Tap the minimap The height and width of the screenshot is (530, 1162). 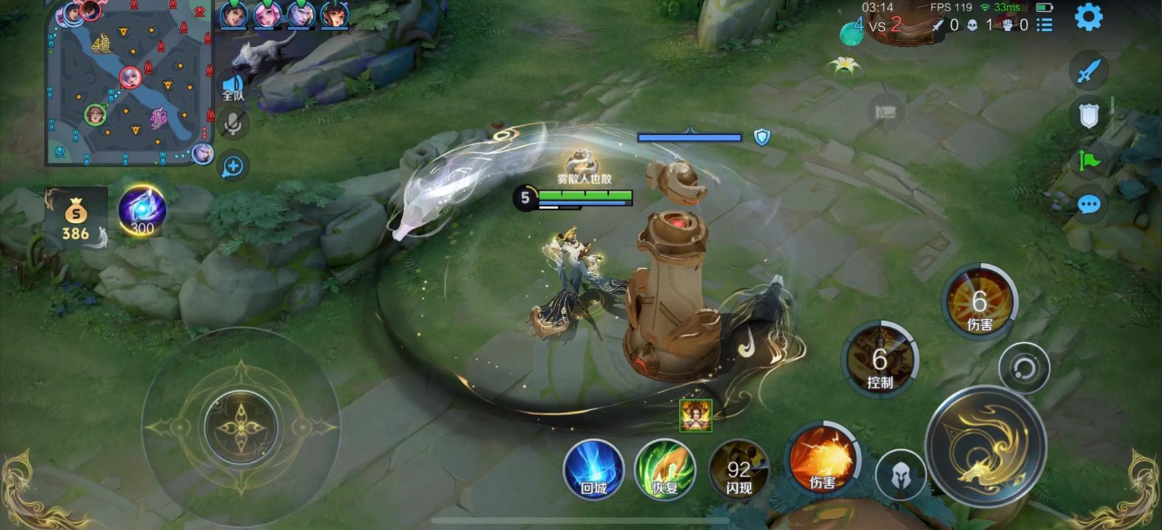128,82
